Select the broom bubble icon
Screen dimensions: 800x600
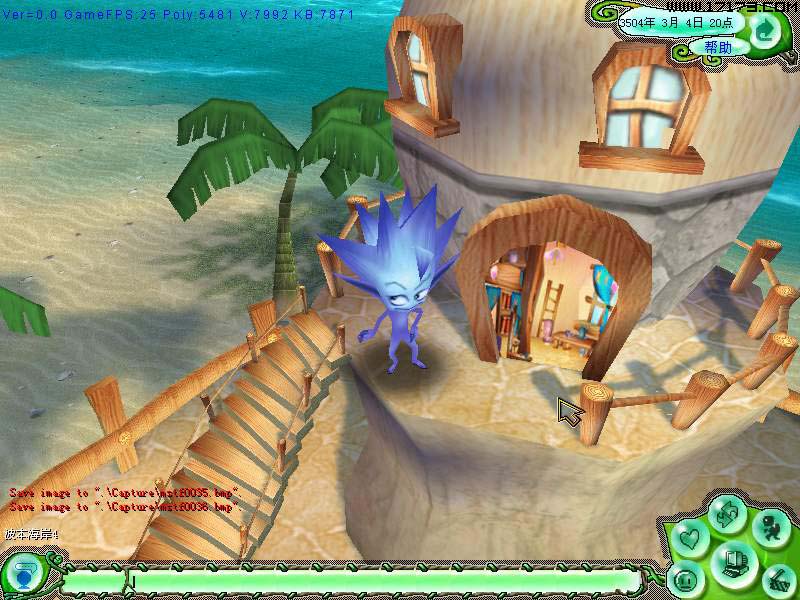(x=779, y=580)
